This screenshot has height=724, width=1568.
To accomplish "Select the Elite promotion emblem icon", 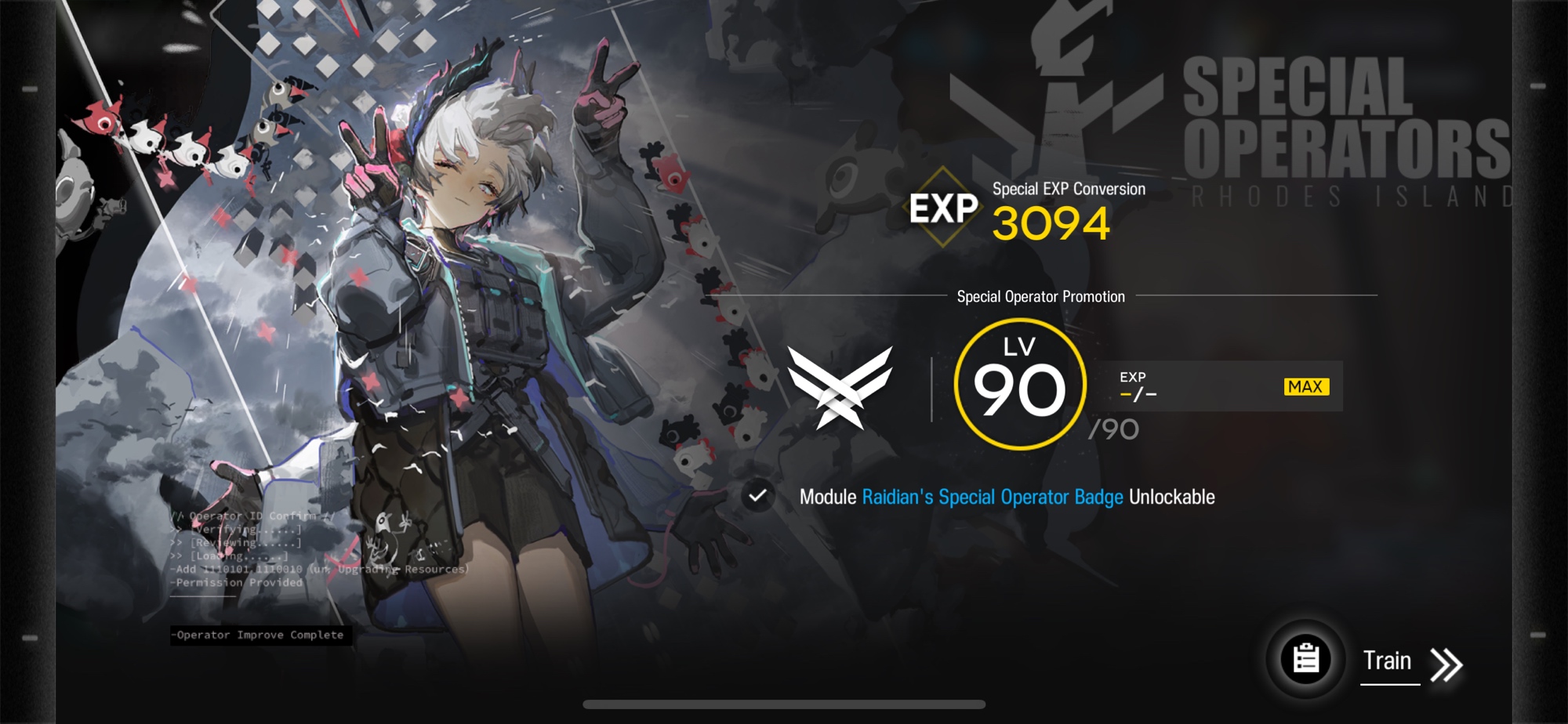I will click(x=840, y=387).
